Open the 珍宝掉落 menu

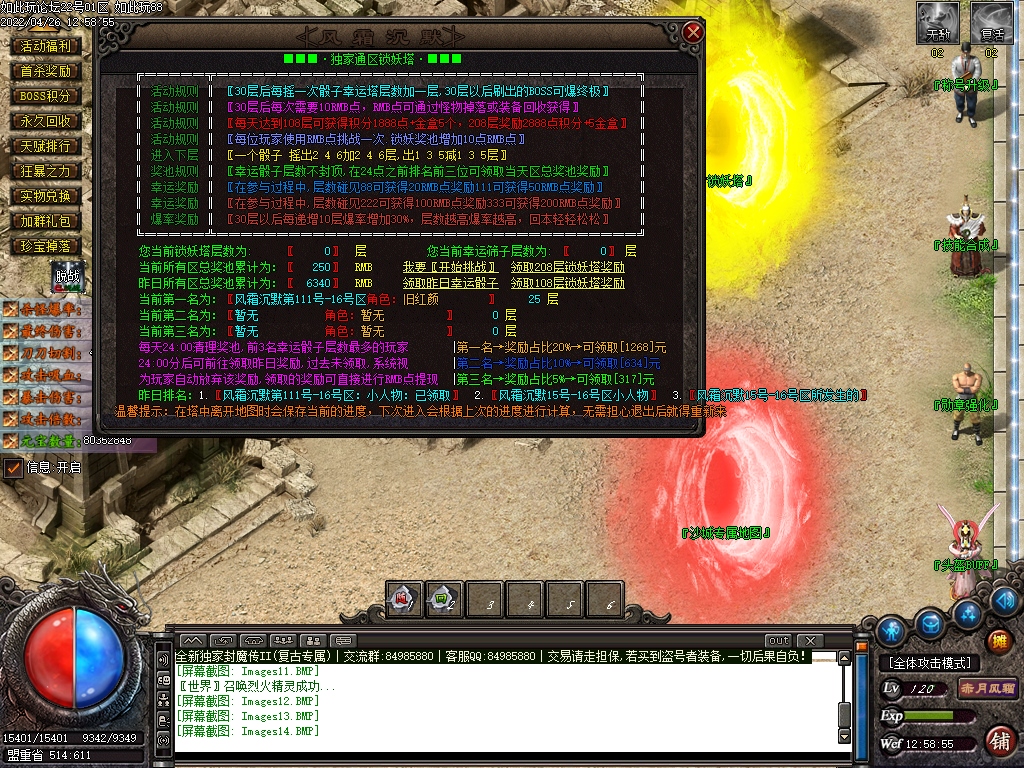[46, 246]
